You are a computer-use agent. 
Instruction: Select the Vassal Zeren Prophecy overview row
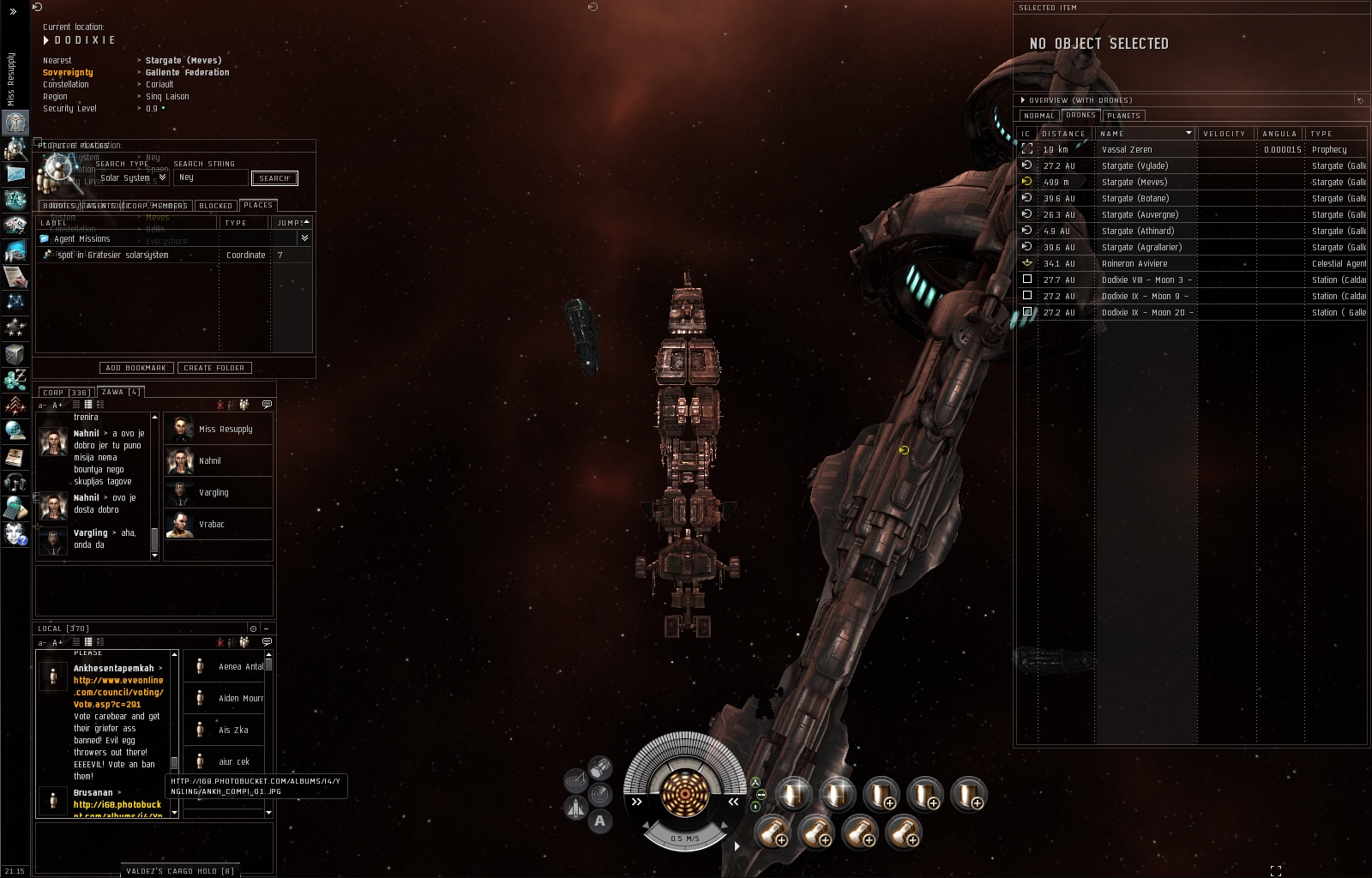click(x=1127, y=150)
